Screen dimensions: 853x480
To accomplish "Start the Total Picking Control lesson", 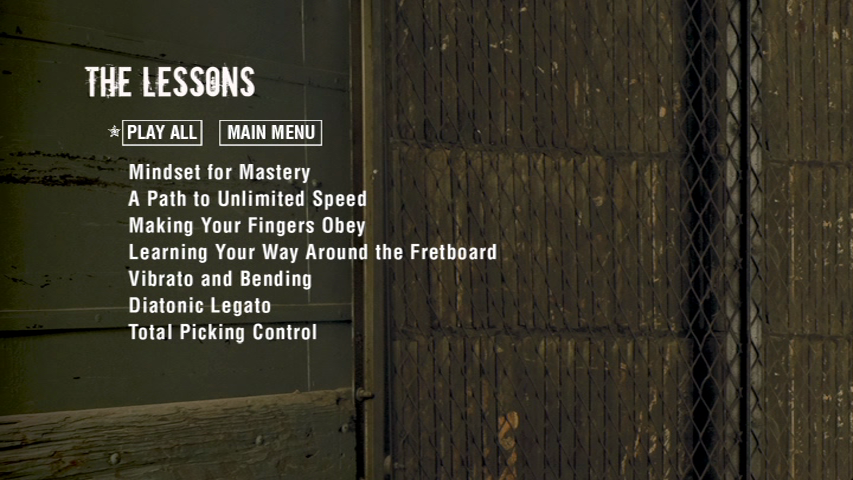I will click(x=222, y=333).
